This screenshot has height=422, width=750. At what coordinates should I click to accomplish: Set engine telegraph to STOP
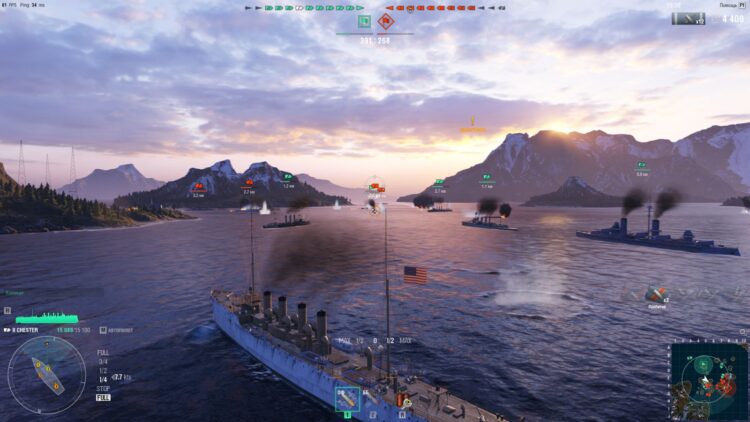point(103,388)
